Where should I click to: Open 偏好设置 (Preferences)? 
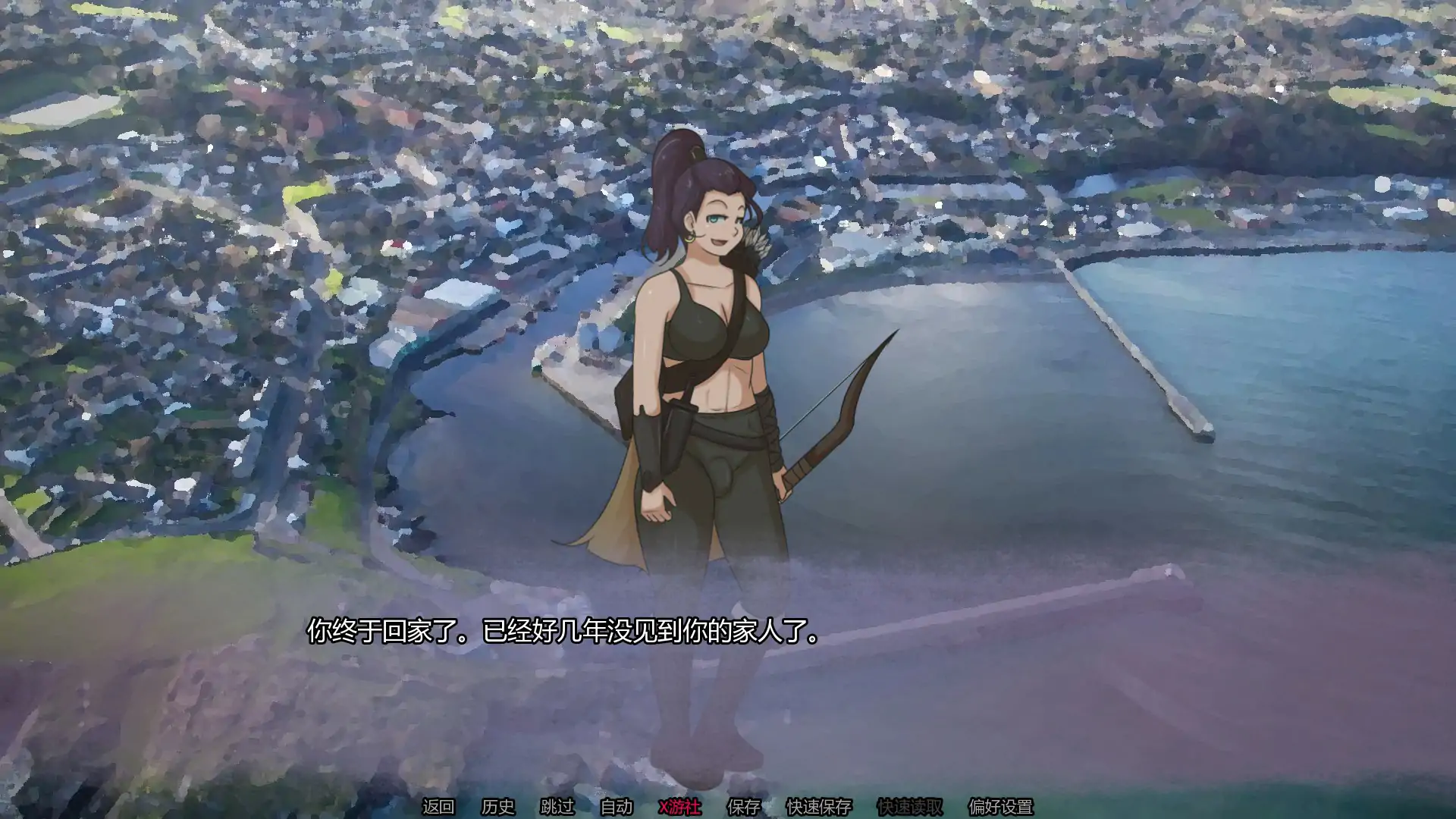(x=1000, y=807)
